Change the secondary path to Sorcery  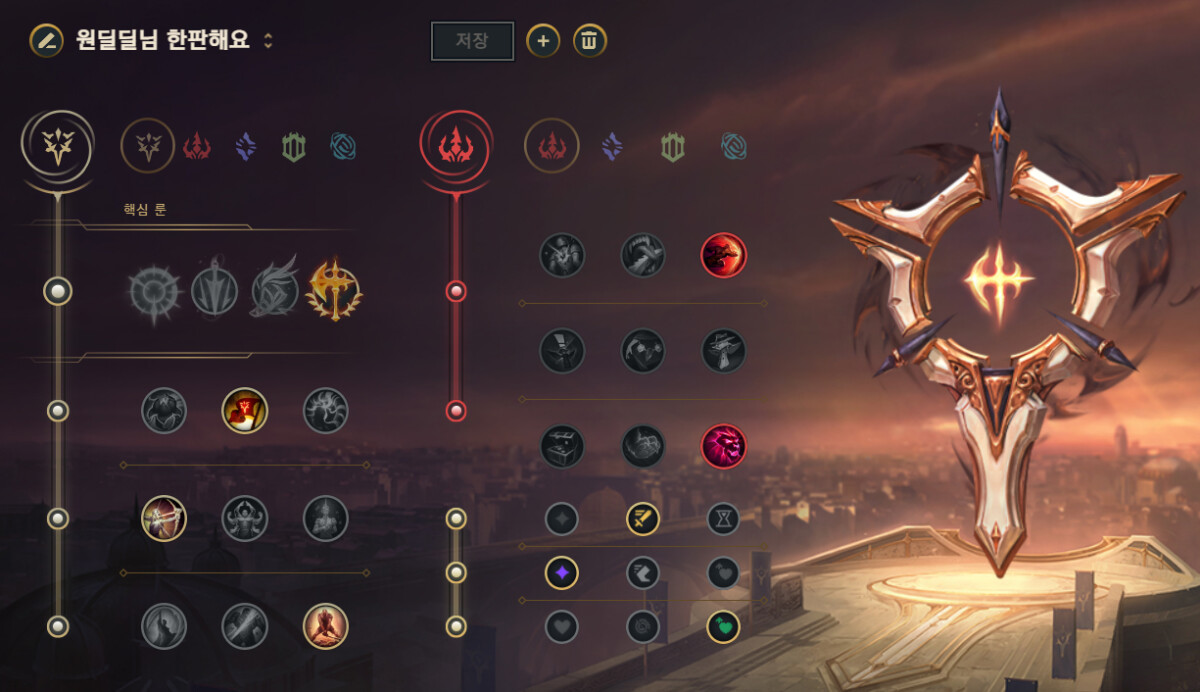coord(612,147)
